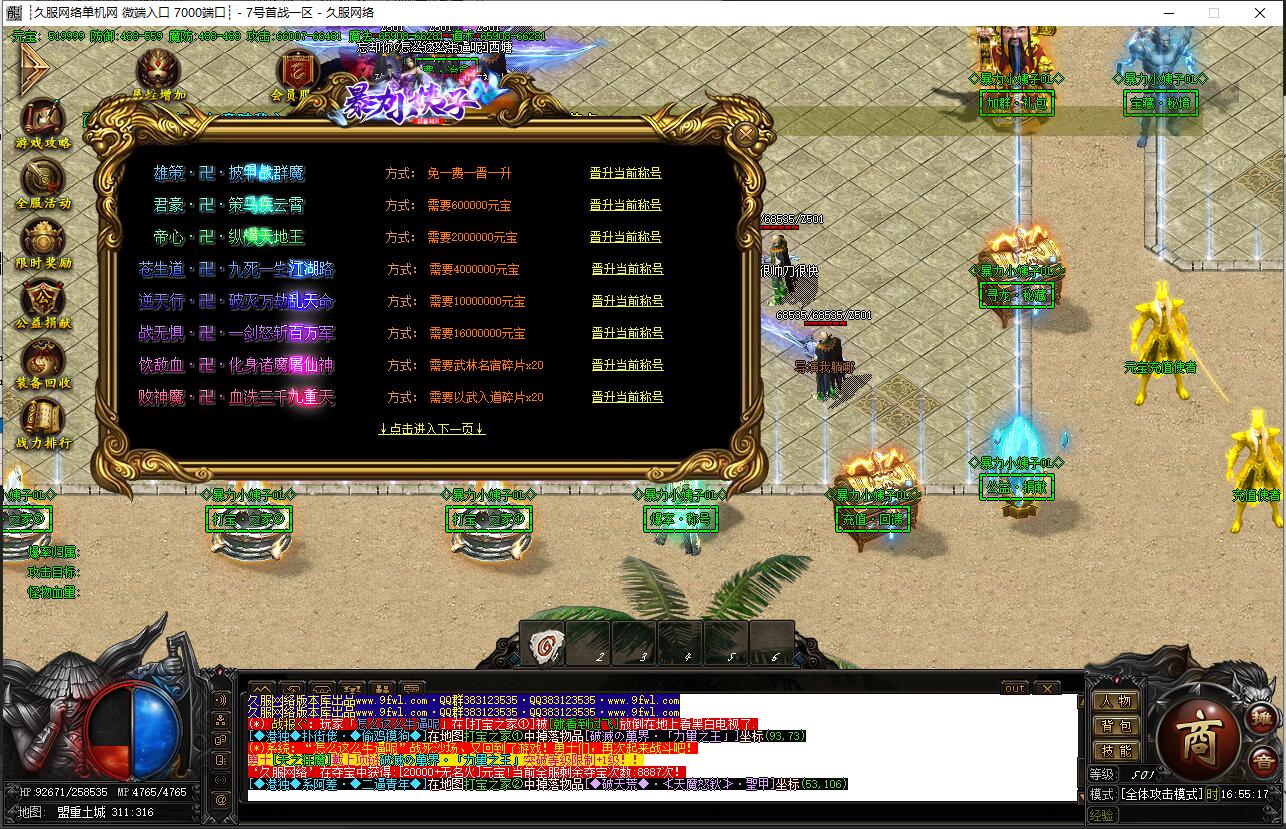Screen dimensions: 1286x829
Task: Promote the 雄策 title (free first upgrade)
Action: [625, 173]
